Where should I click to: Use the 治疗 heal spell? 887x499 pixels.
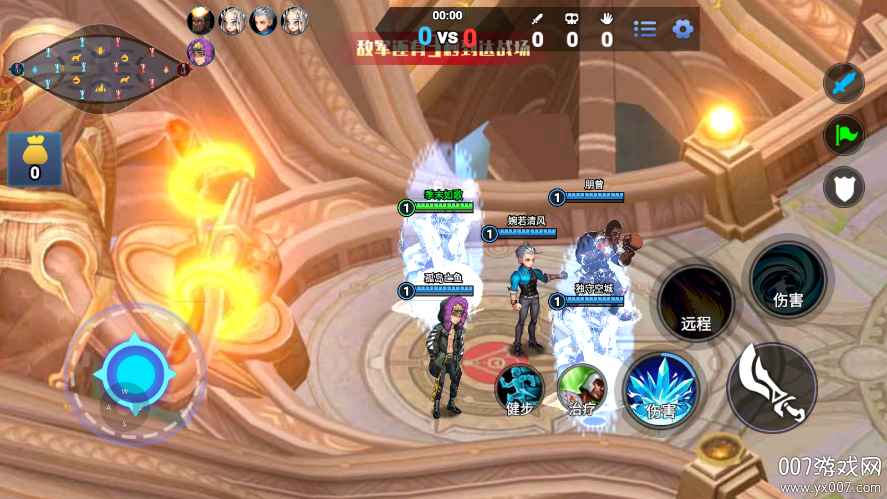point(582,389)
